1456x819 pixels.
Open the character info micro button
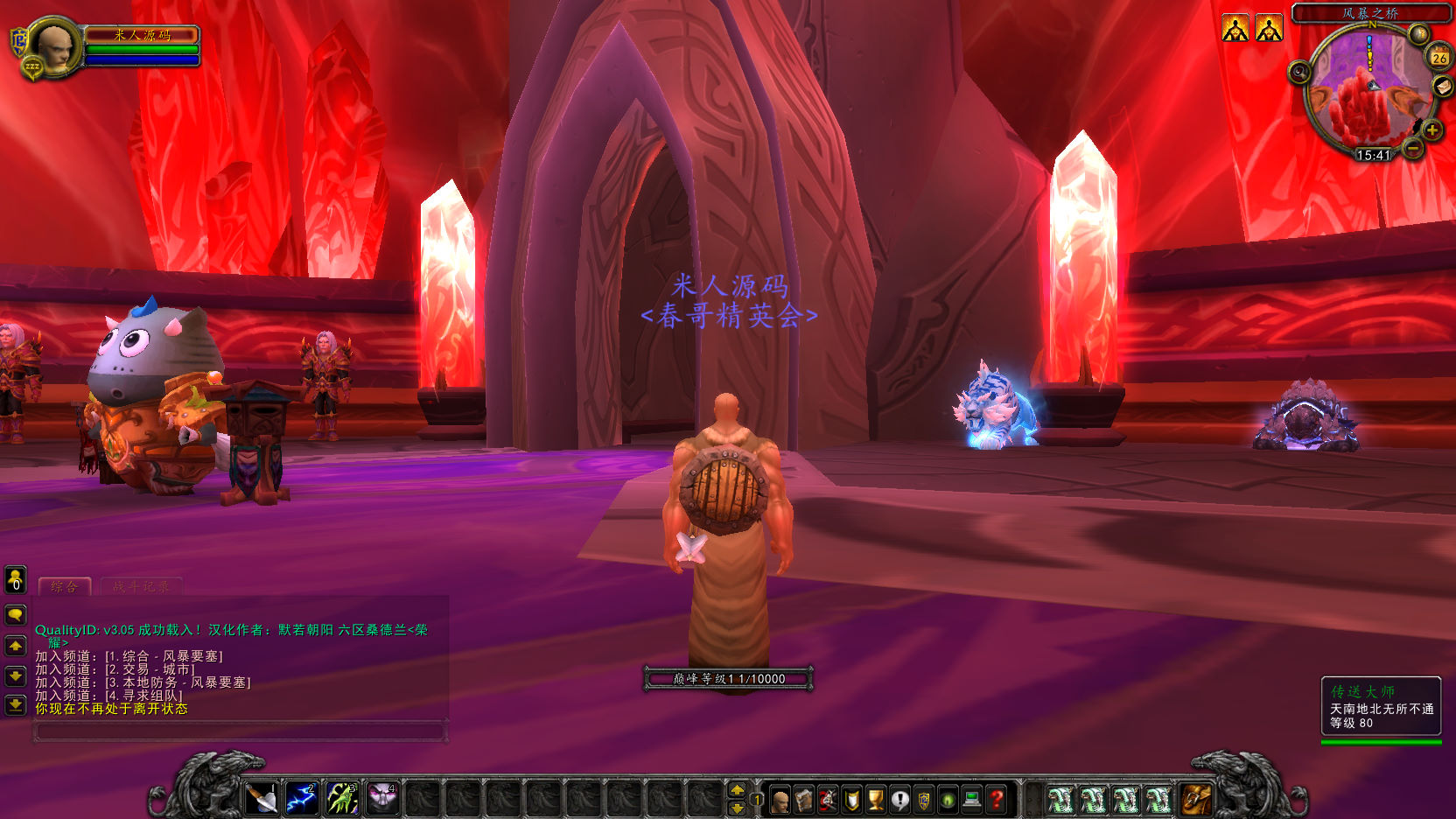pos(780,800)
